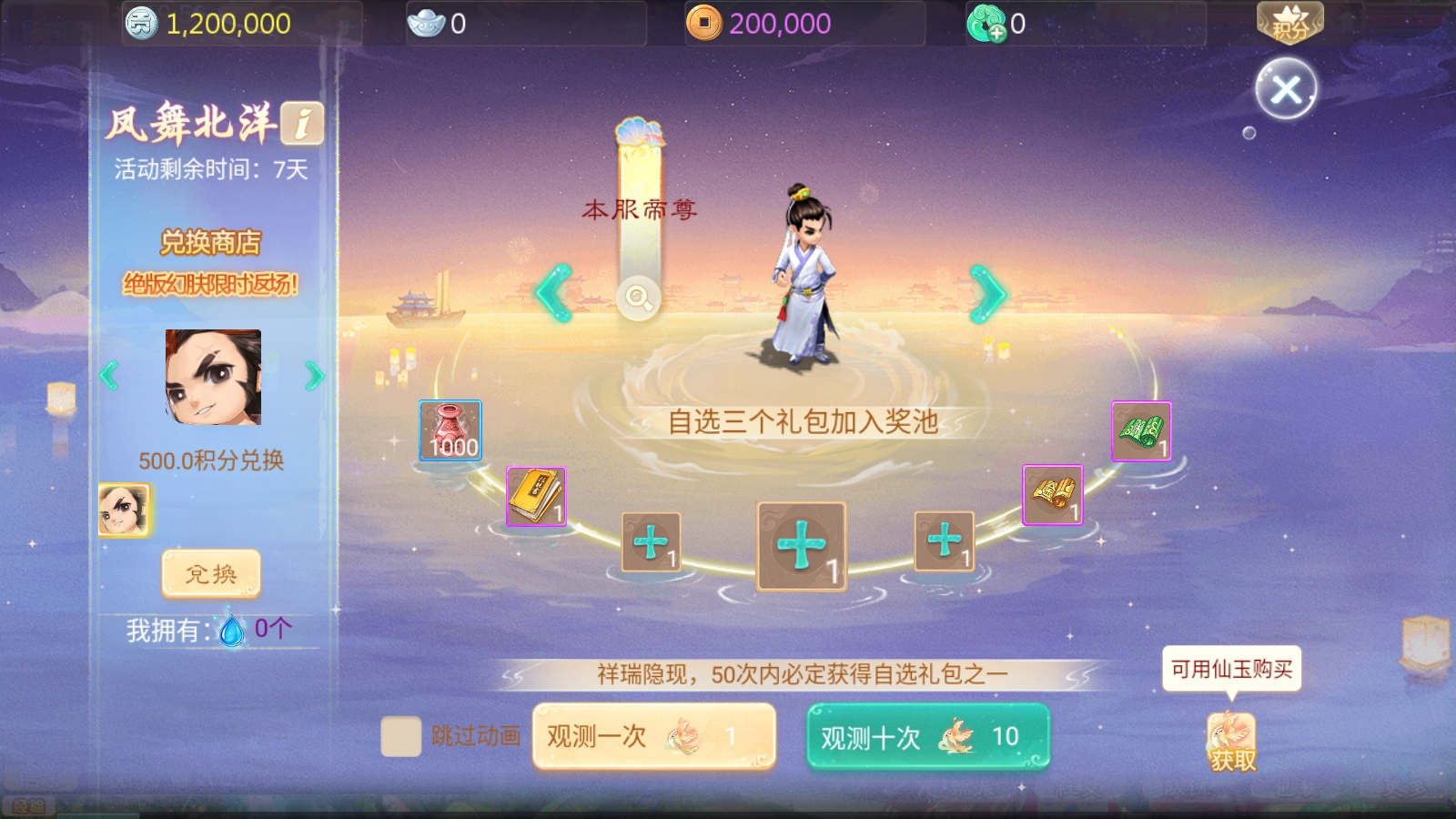Click the water drop icon beside 我拥有
The image size is (1456, 819).
[x=232, y=630]
